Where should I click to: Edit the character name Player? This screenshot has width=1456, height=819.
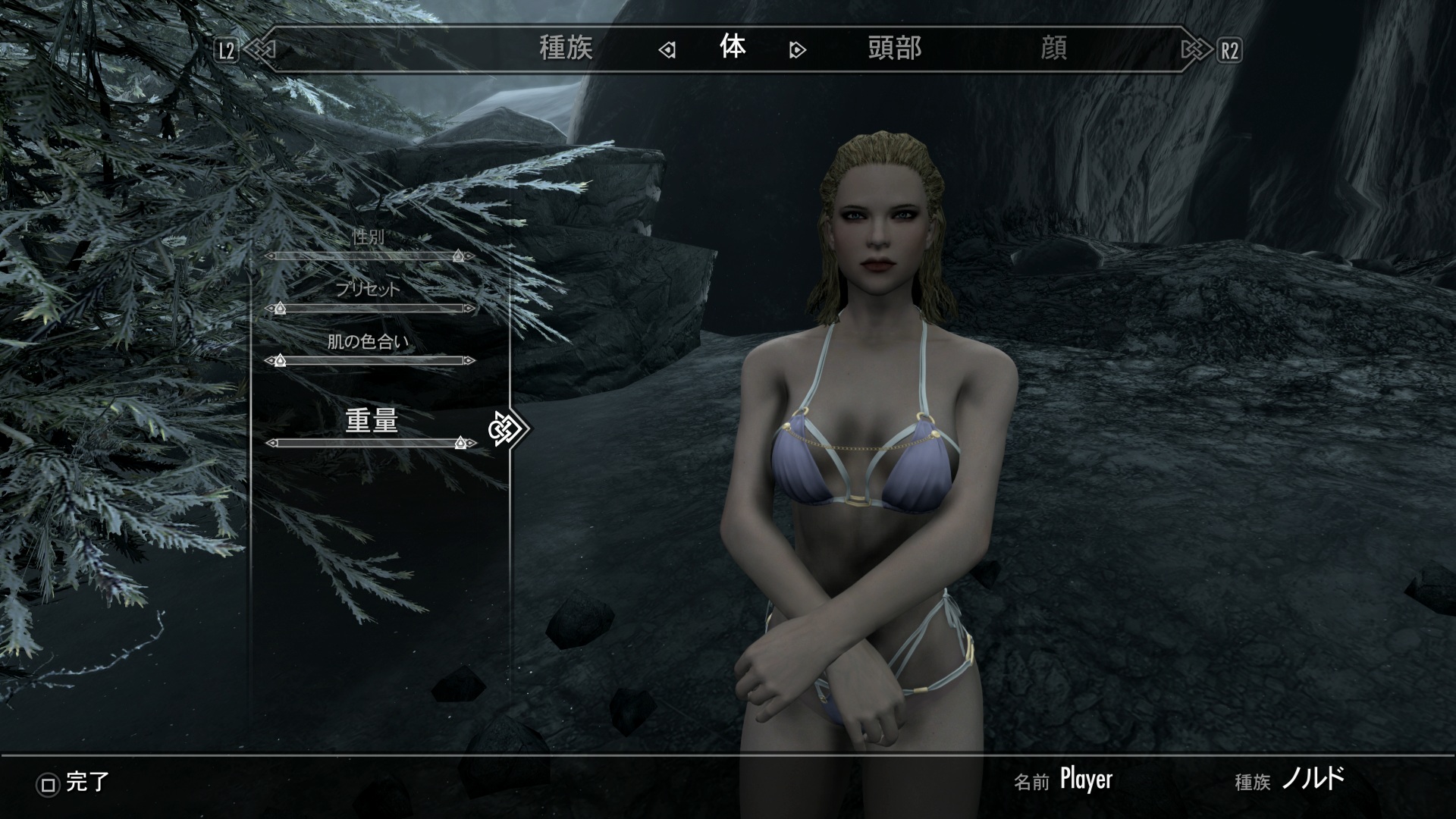point(1086,779)
